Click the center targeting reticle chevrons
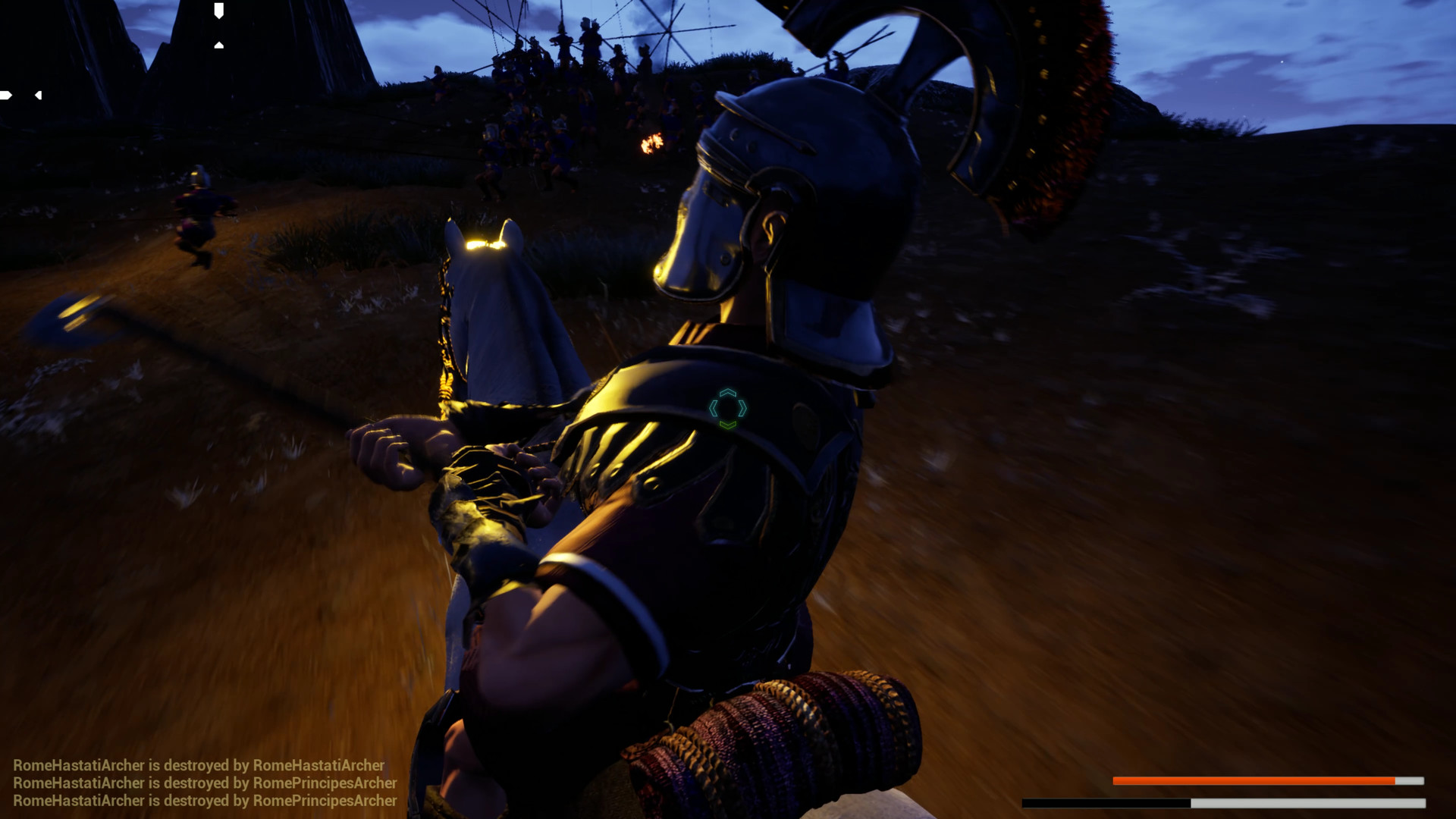This screenshot has height=819, width=1456. 729,409
